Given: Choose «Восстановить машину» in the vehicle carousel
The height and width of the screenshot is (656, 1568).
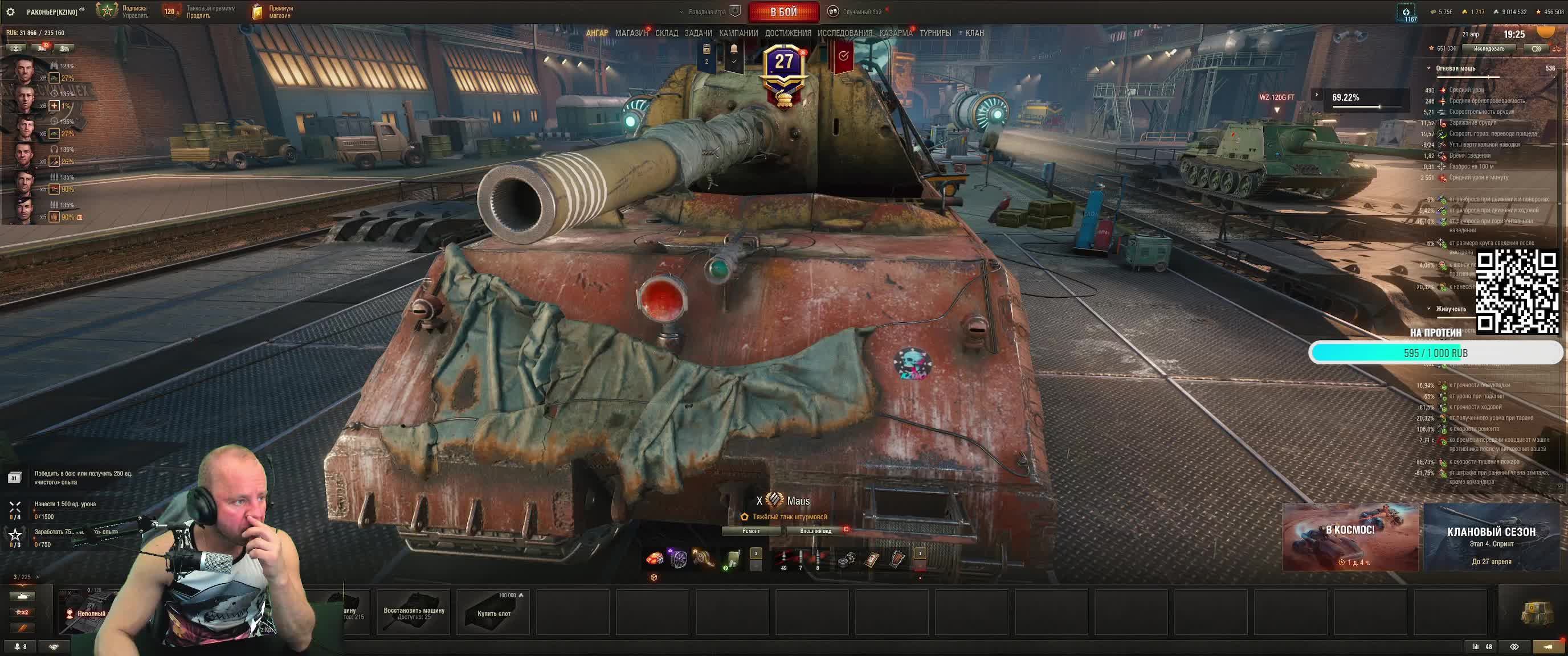Looking at the screenshot, I should coord(414,611).
